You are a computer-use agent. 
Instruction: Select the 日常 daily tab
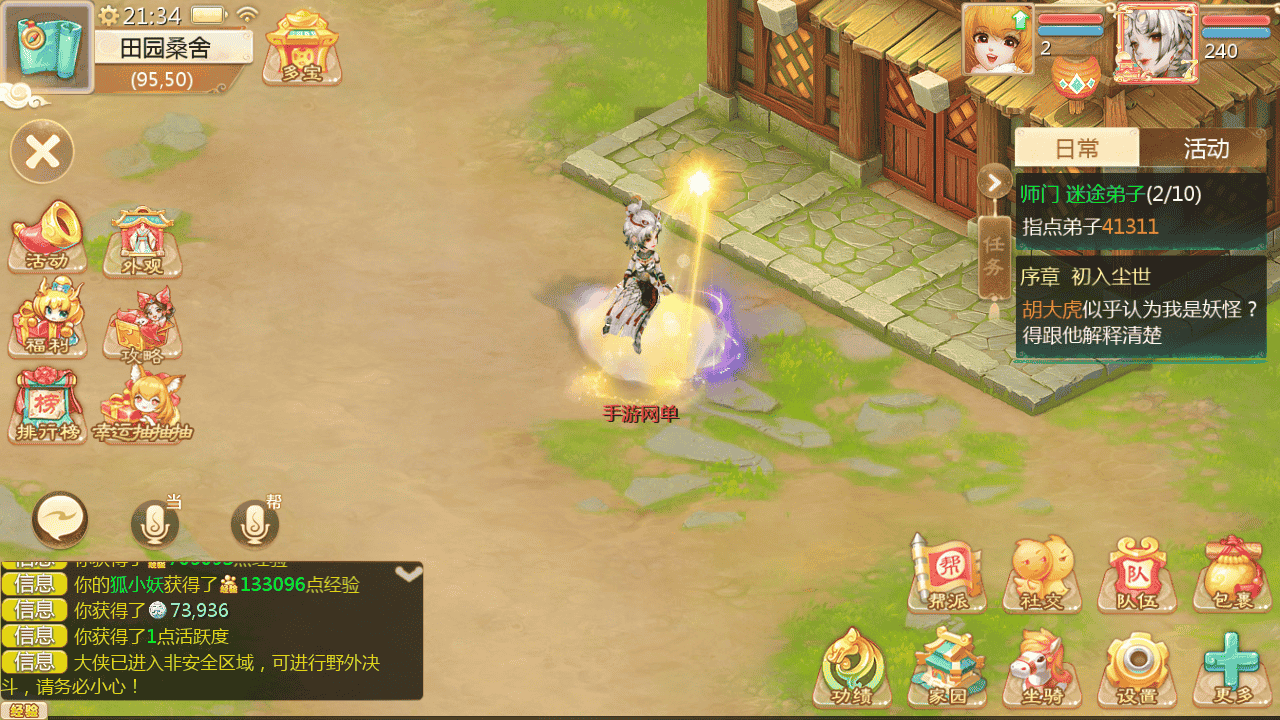(1077, 149)
